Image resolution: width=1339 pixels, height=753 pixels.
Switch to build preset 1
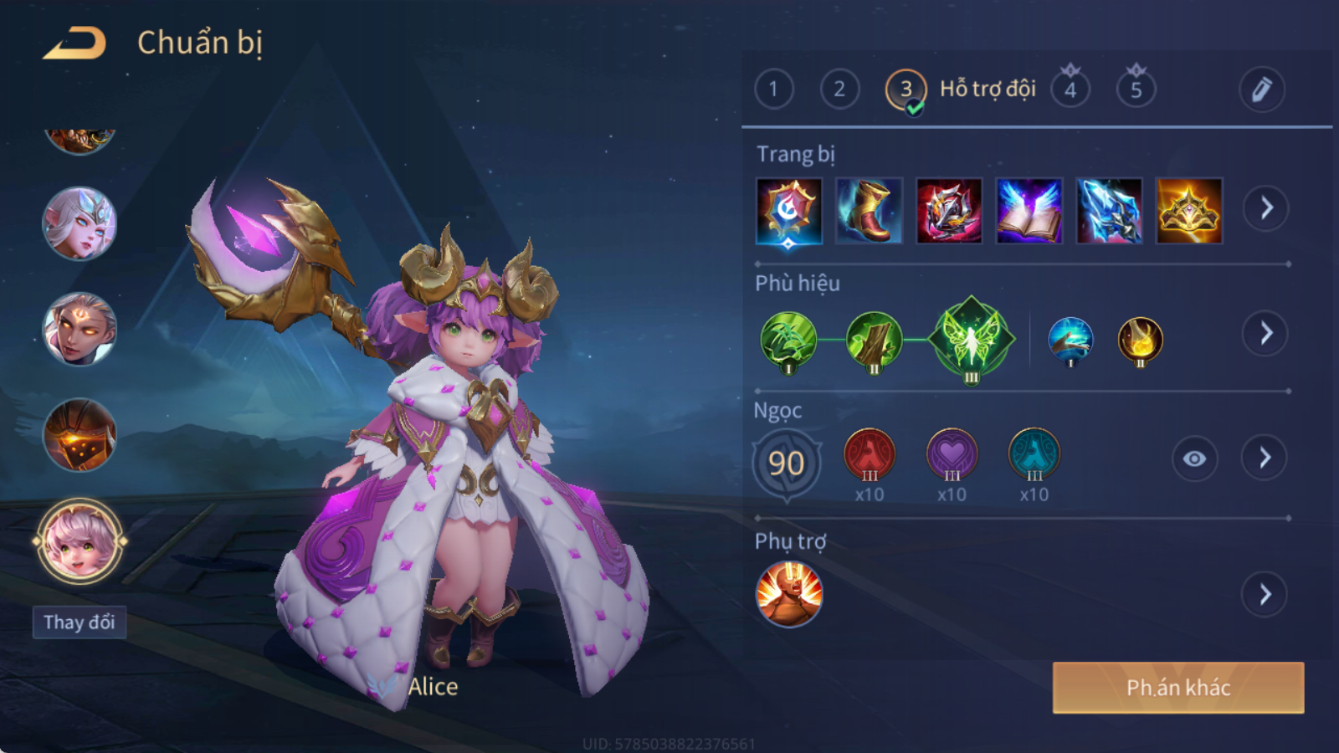(774, 90)
